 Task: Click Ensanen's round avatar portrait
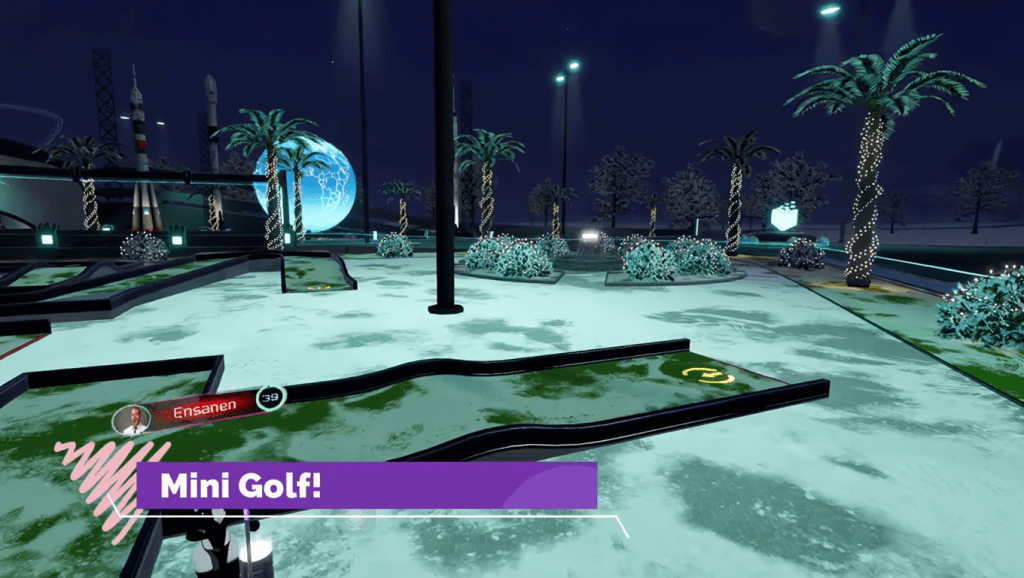[131, 420]
